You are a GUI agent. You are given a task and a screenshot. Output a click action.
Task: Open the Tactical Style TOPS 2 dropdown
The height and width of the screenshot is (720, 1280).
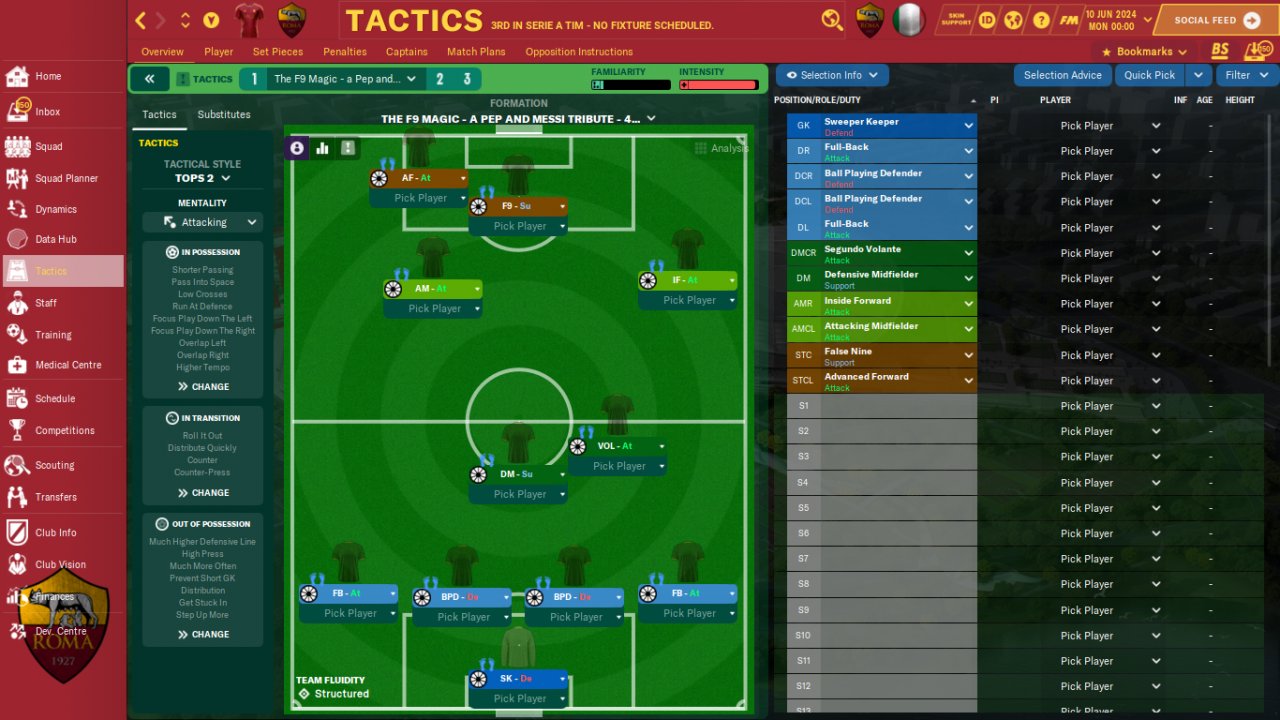coord(203,178)
